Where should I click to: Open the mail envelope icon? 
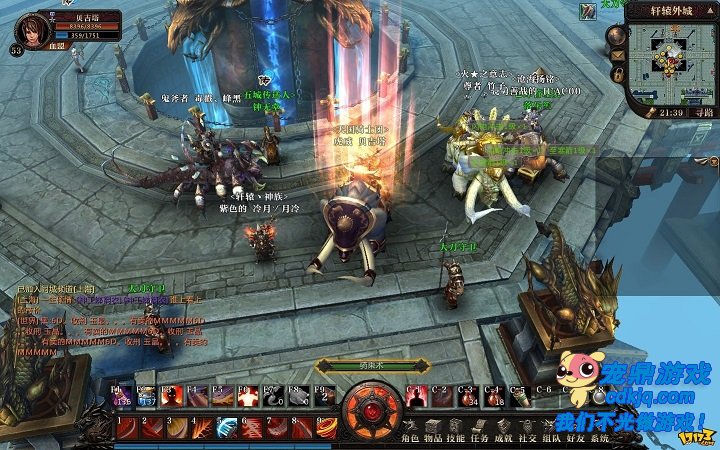coord(618,53)
